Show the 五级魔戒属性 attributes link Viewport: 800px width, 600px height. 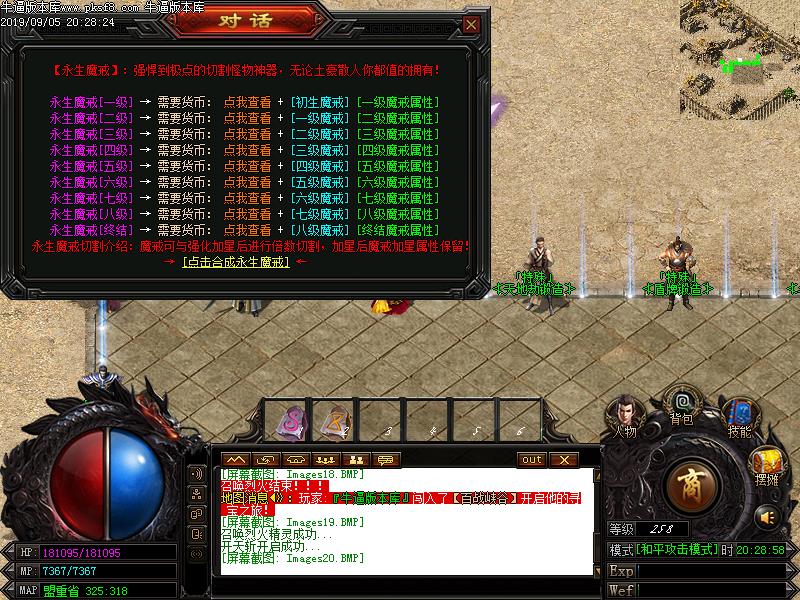click(x=398, y=166)
